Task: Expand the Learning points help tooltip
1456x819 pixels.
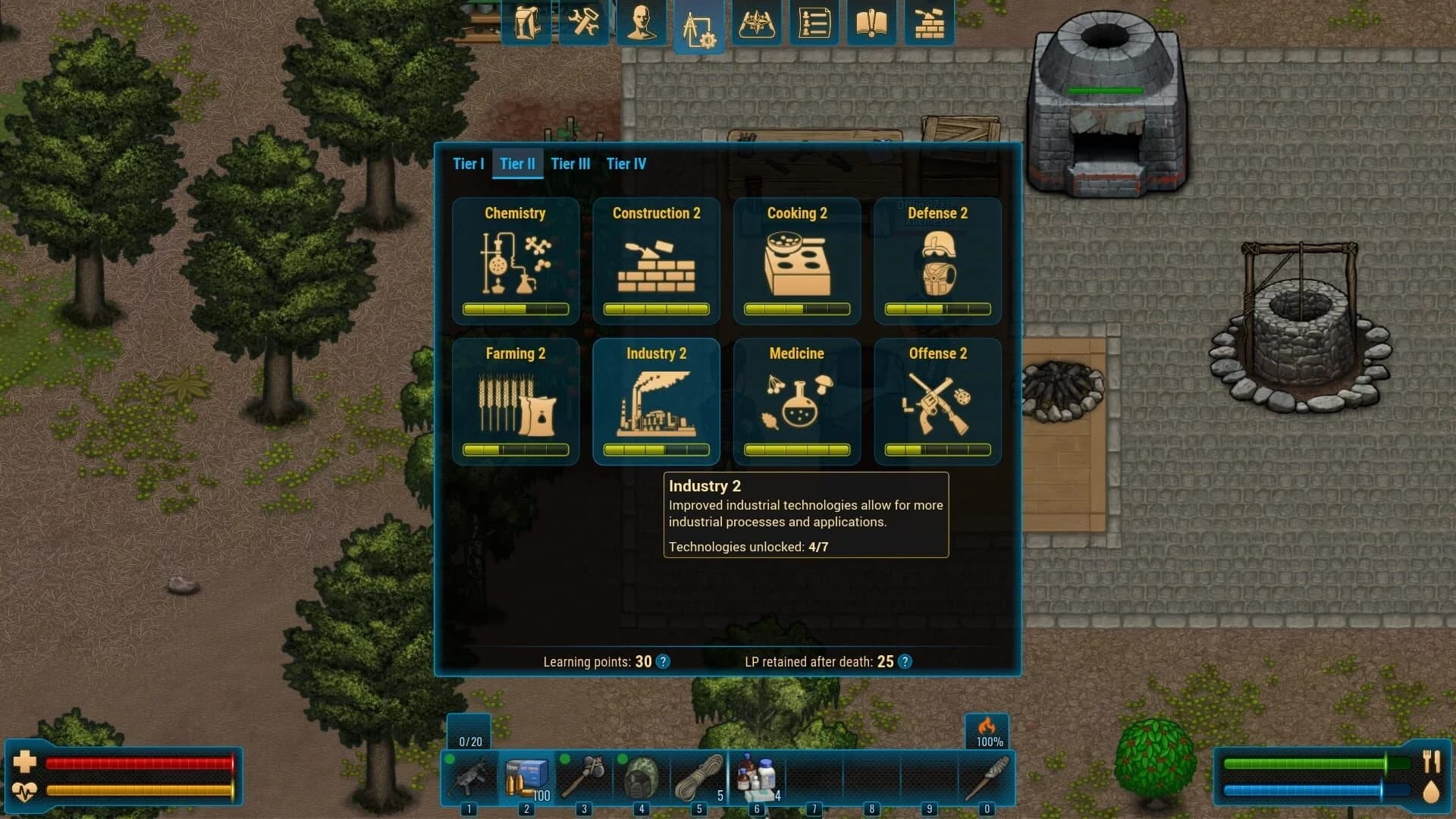Action: tap(662, 661)
